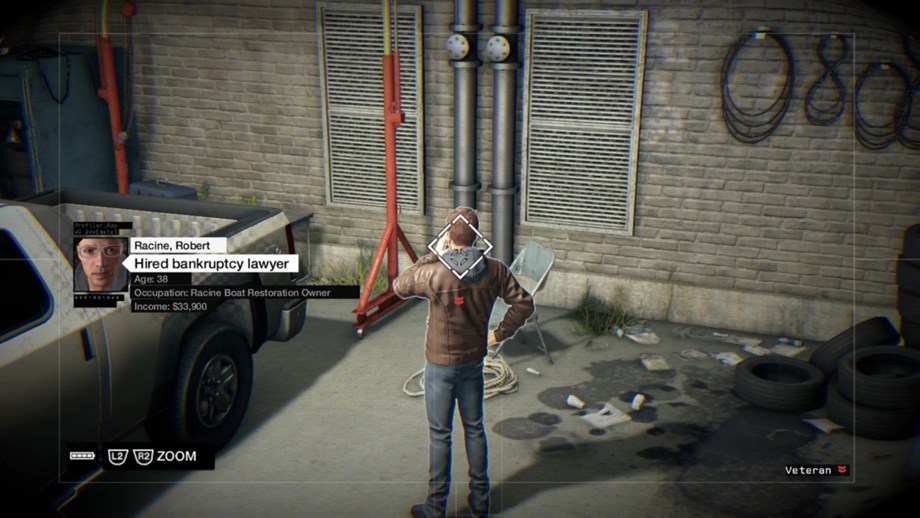Click the diamond hack marker on the target
Image resolution: width=920 pixels, height=518 pixels.
[460, 248]
